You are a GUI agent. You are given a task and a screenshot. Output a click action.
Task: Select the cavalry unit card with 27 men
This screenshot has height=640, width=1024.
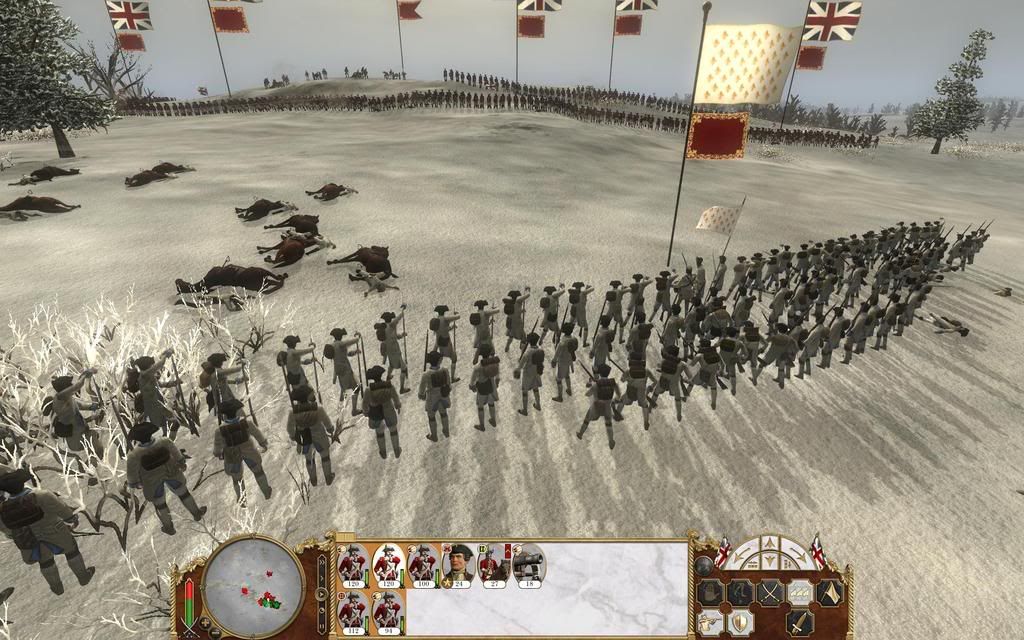(494, 564)
